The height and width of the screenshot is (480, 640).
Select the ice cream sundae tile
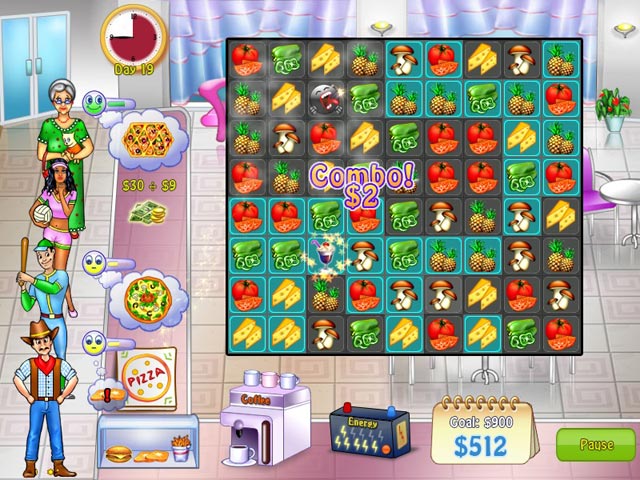(327, 253)
